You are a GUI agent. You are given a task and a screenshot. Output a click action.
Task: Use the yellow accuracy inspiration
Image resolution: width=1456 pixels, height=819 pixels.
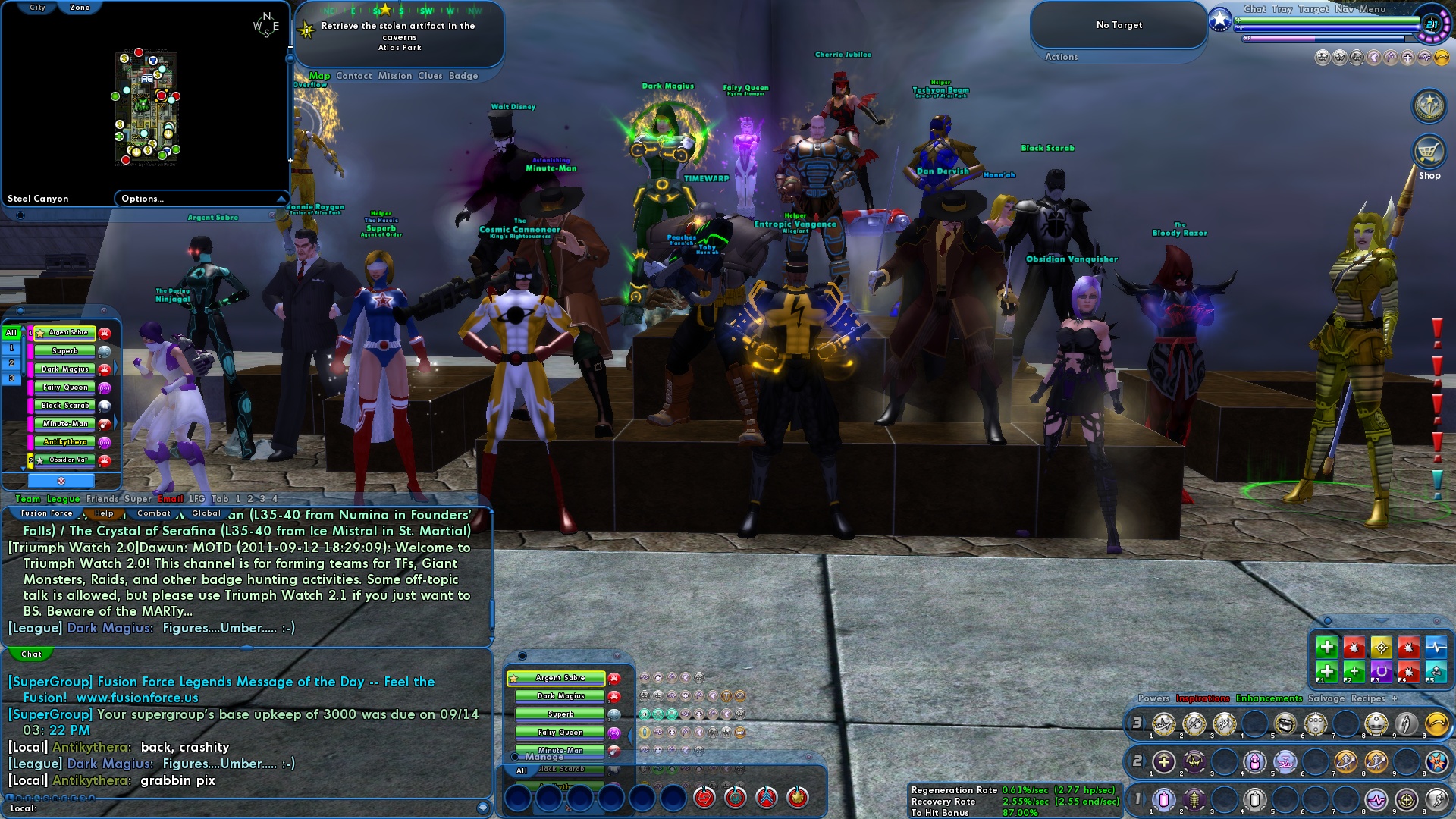point(1382,648)
